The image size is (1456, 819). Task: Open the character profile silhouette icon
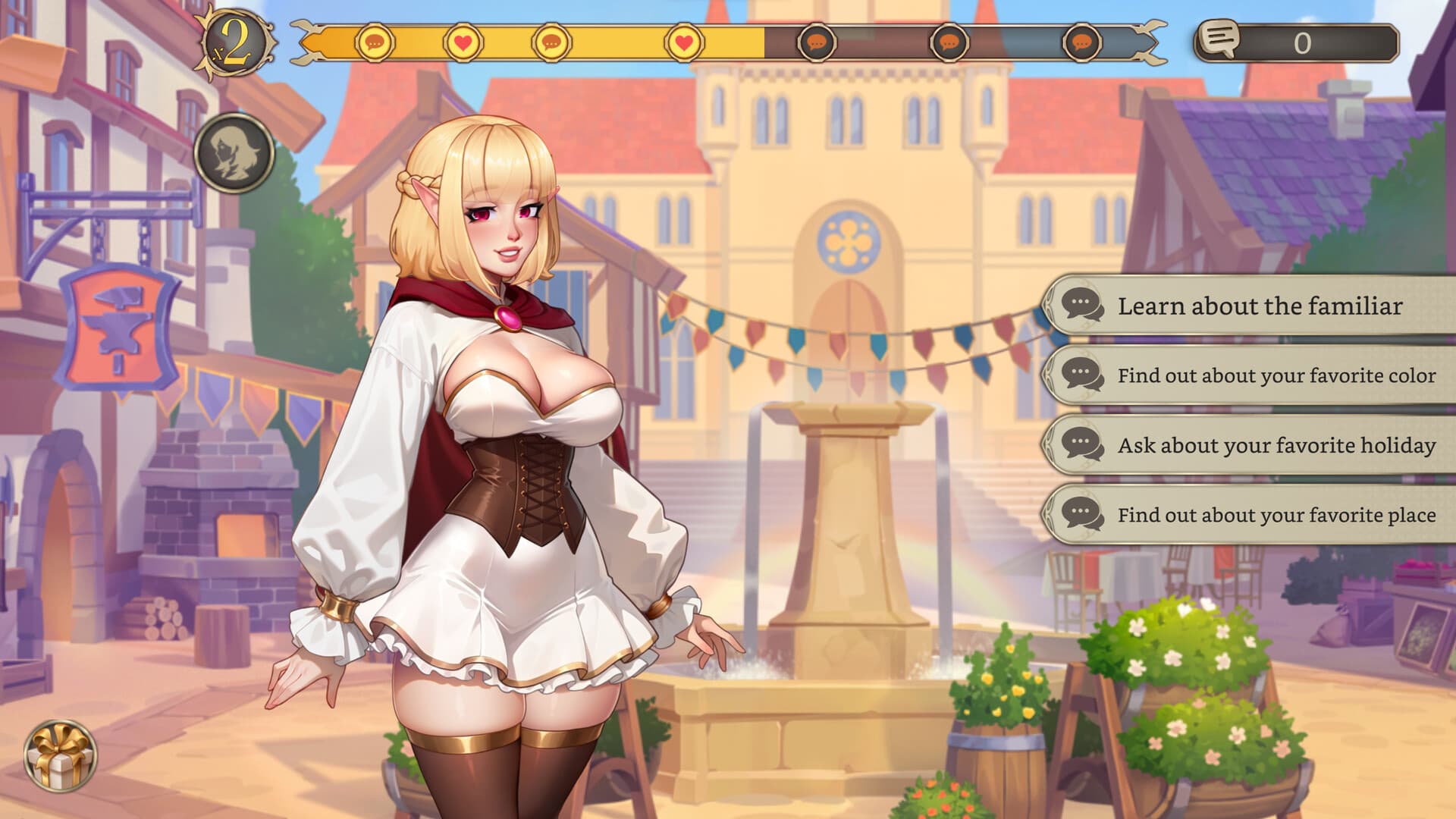tap(234, 153)
